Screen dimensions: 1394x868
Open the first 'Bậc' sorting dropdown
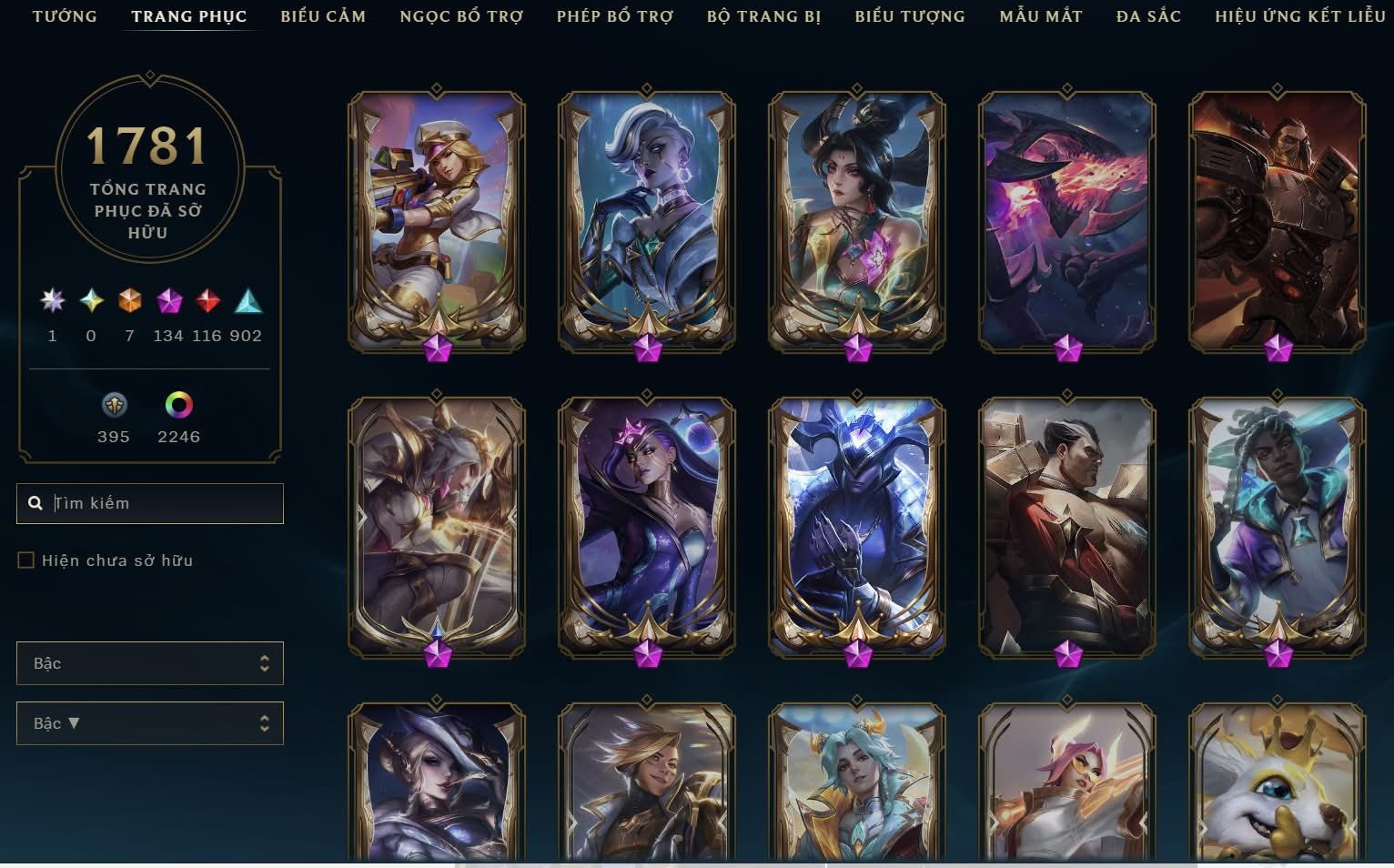click(149, 663)
